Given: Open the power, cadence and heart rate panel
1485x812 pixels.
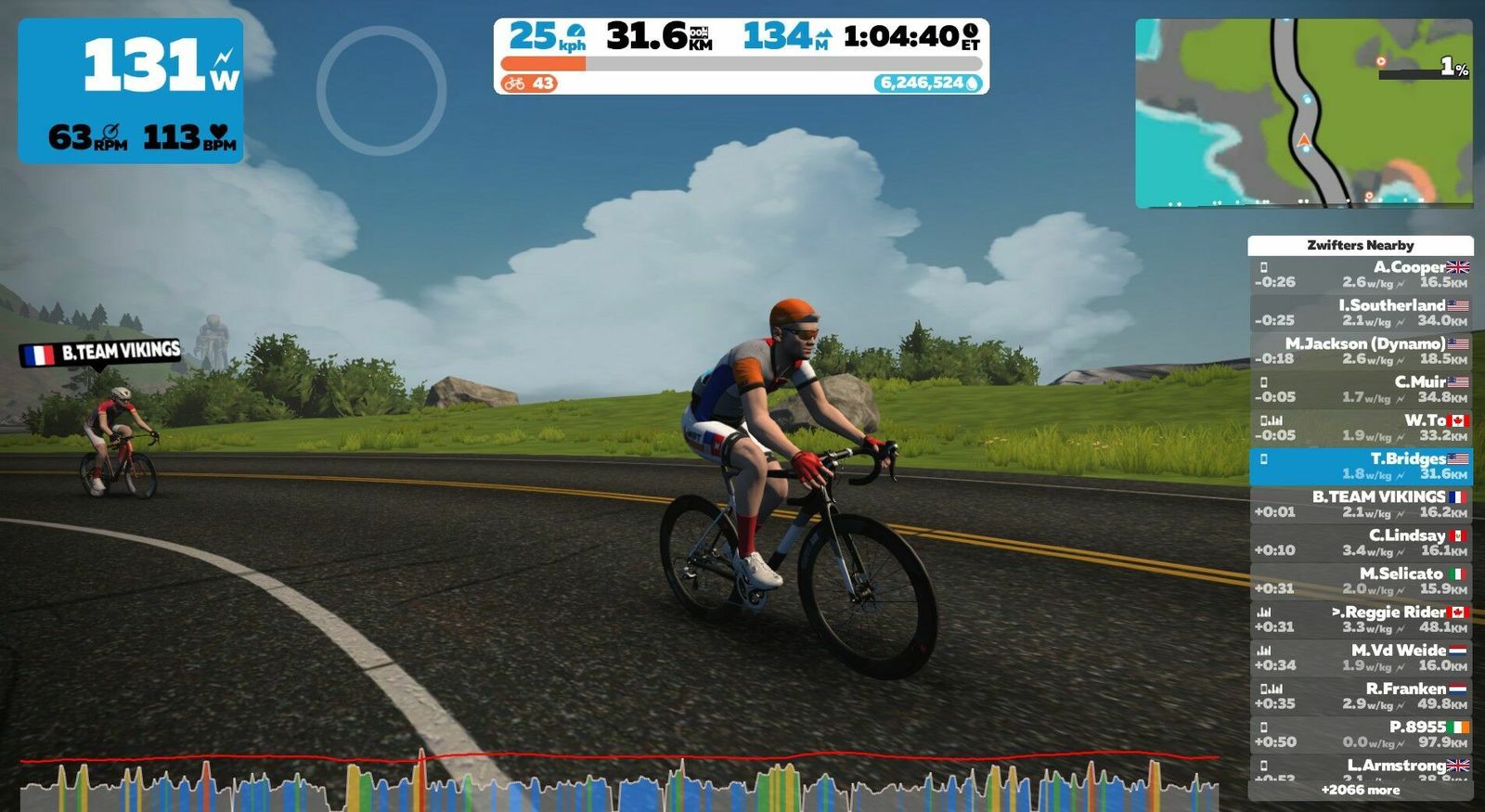Looking at the screenshot, I should pos(131,91).
